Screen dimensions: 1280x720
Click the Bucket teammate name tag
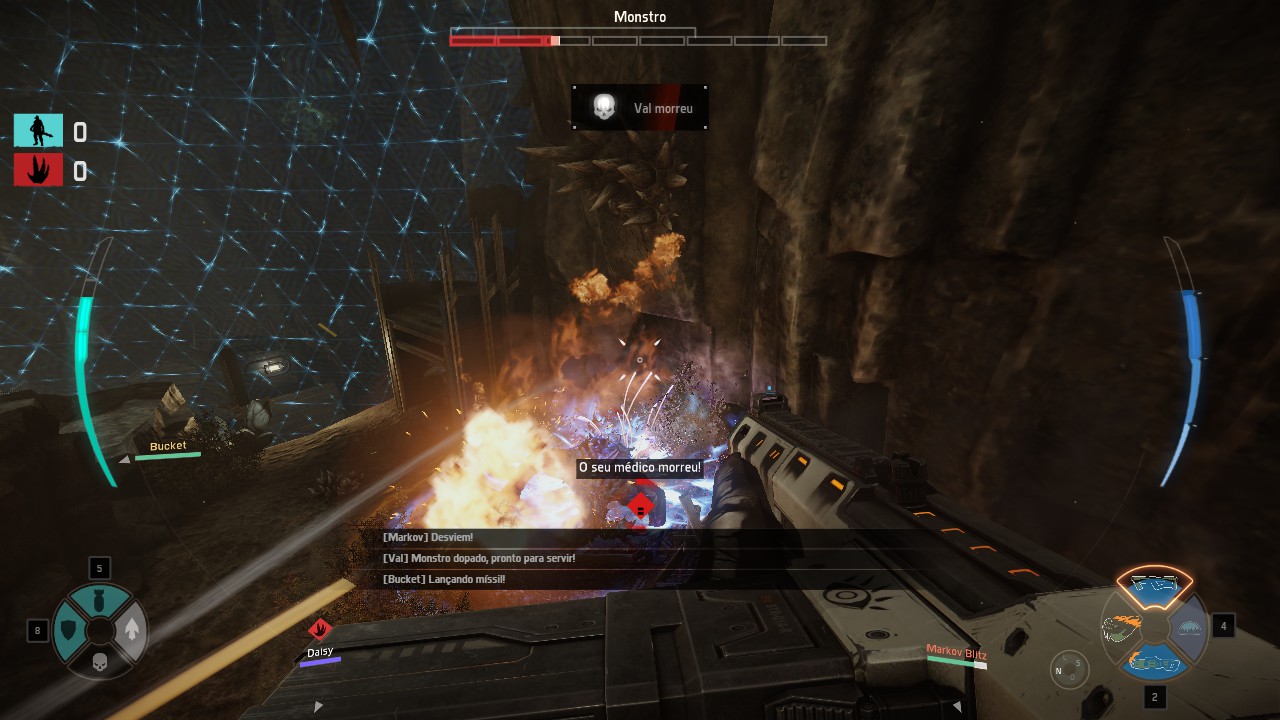coord(168,446)
